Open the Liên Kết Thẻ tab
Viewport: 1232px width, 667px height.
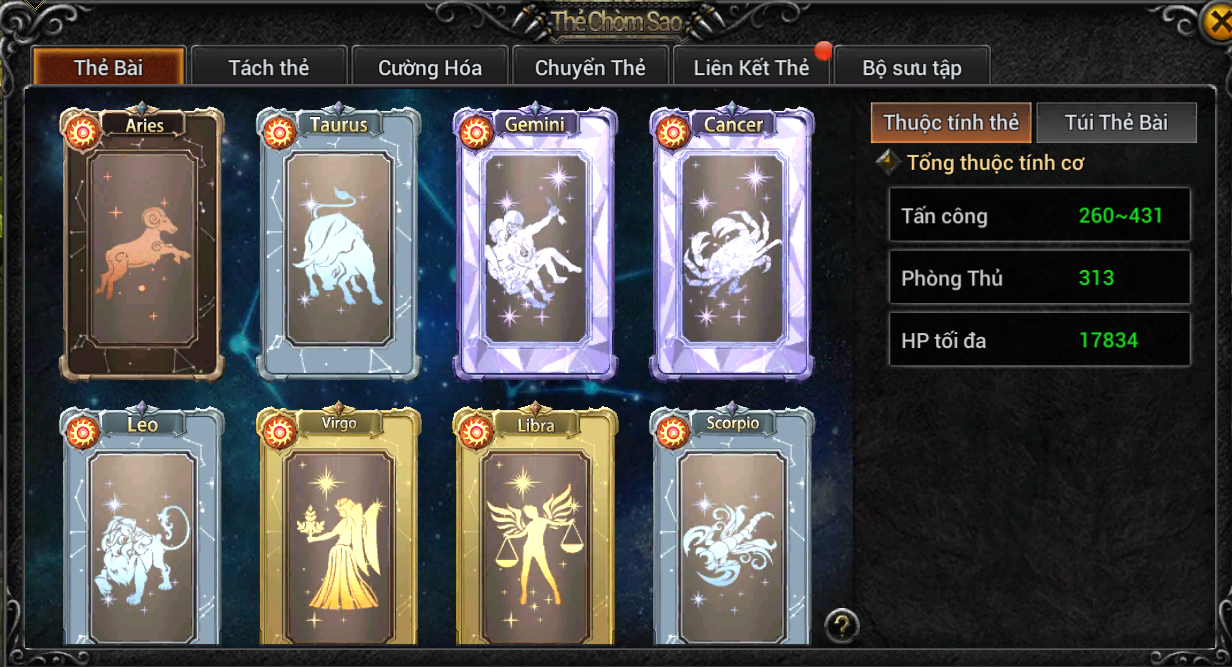751,68
